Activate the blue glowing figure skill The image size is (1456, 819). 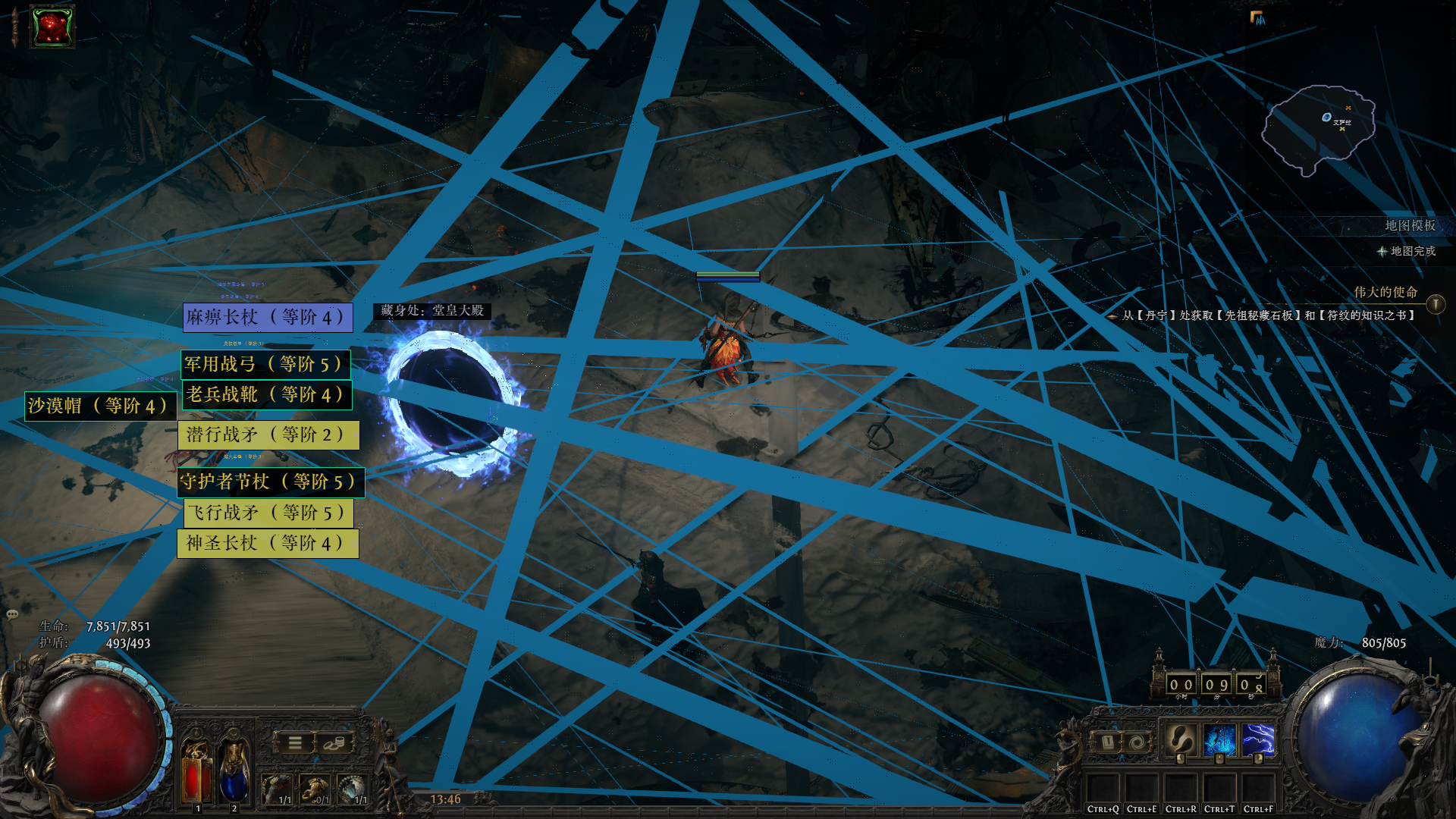(x=1219, y=740)
